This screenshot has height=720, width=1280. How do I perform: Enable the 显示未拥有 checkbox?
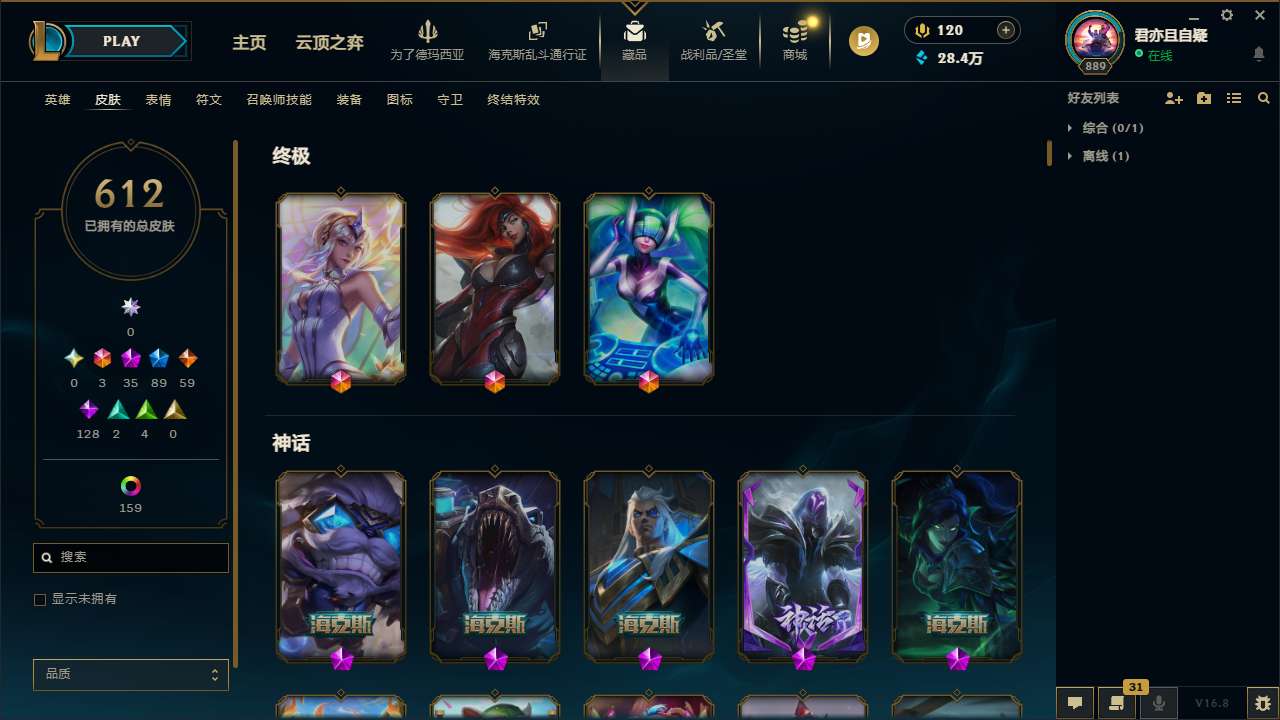click(40, 599)
